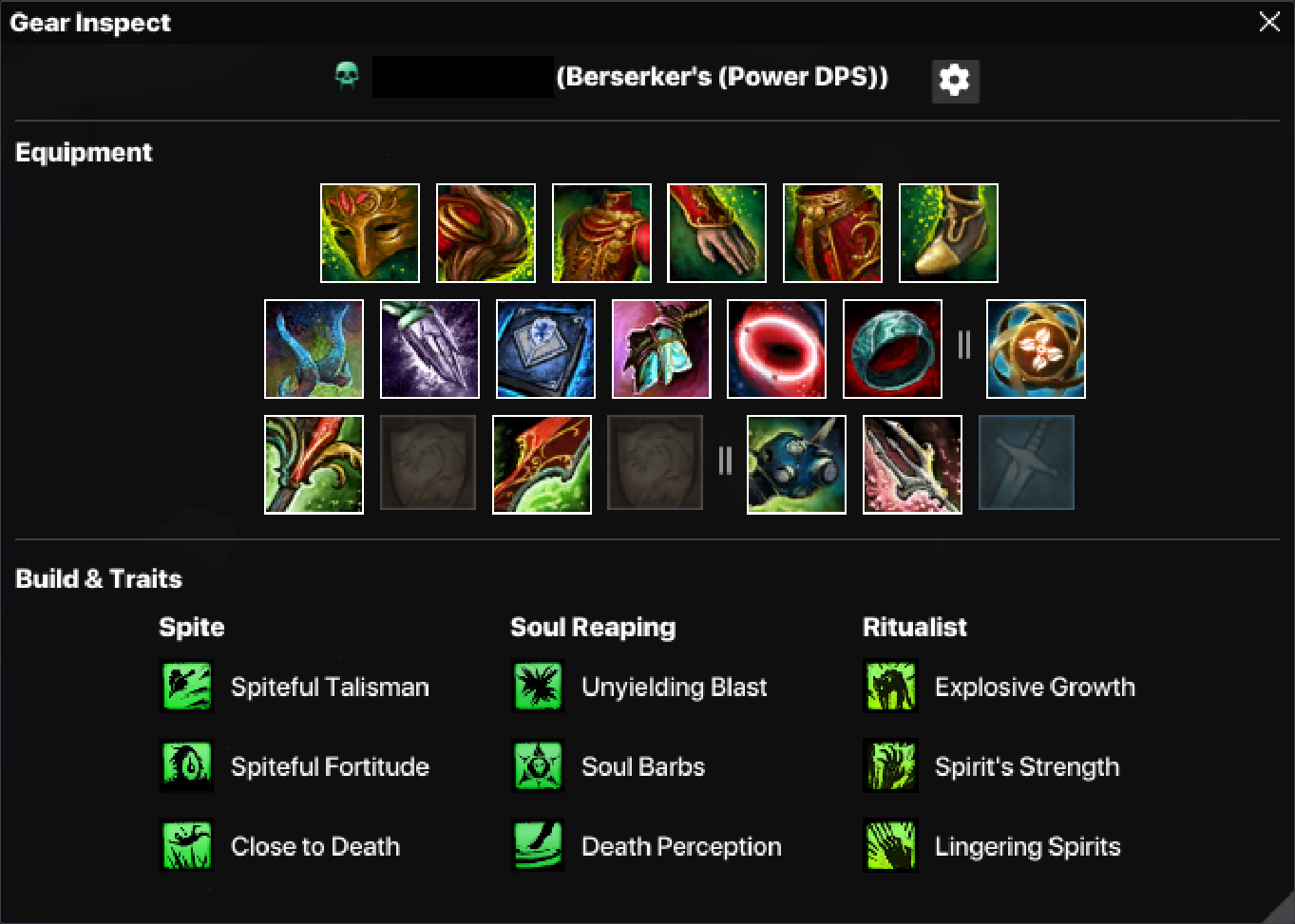Inspect the Lingering Spirits trait icon
Image resolution: width=1295 pixels, height=924 pixels.
(x=890, y=846)
